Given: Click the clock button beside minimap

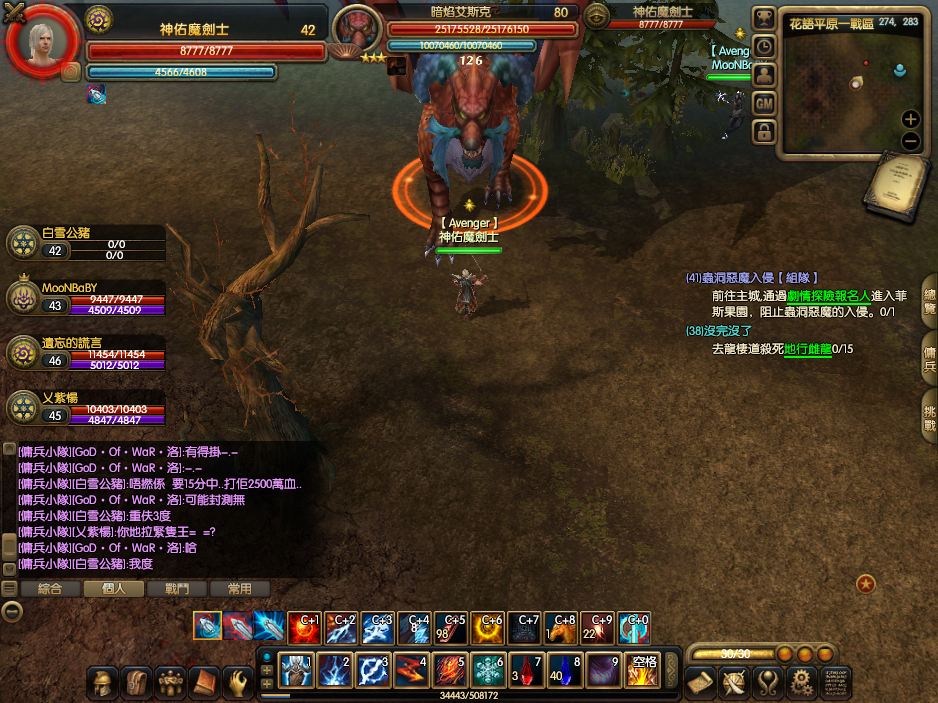Looking at the screenshot, I should pos(763,47).
